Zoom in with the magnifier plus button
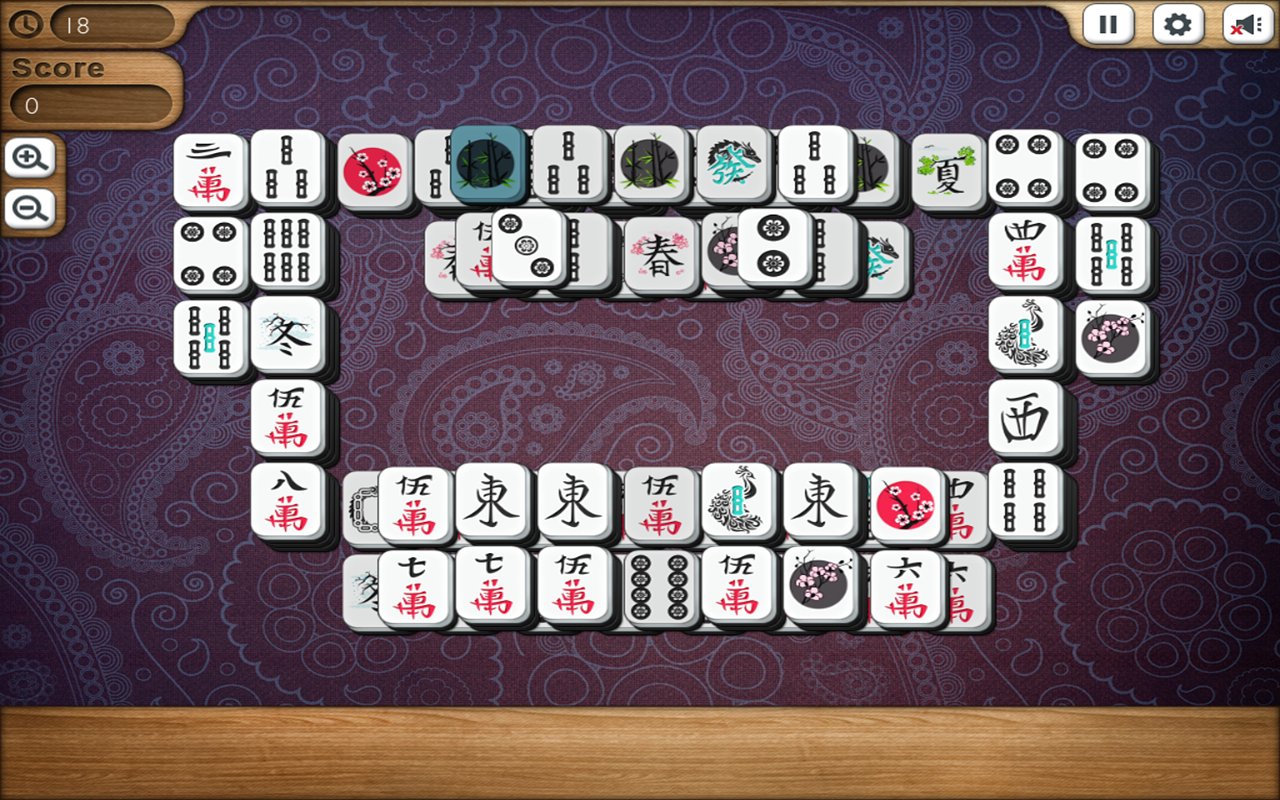 pos(29,158)
